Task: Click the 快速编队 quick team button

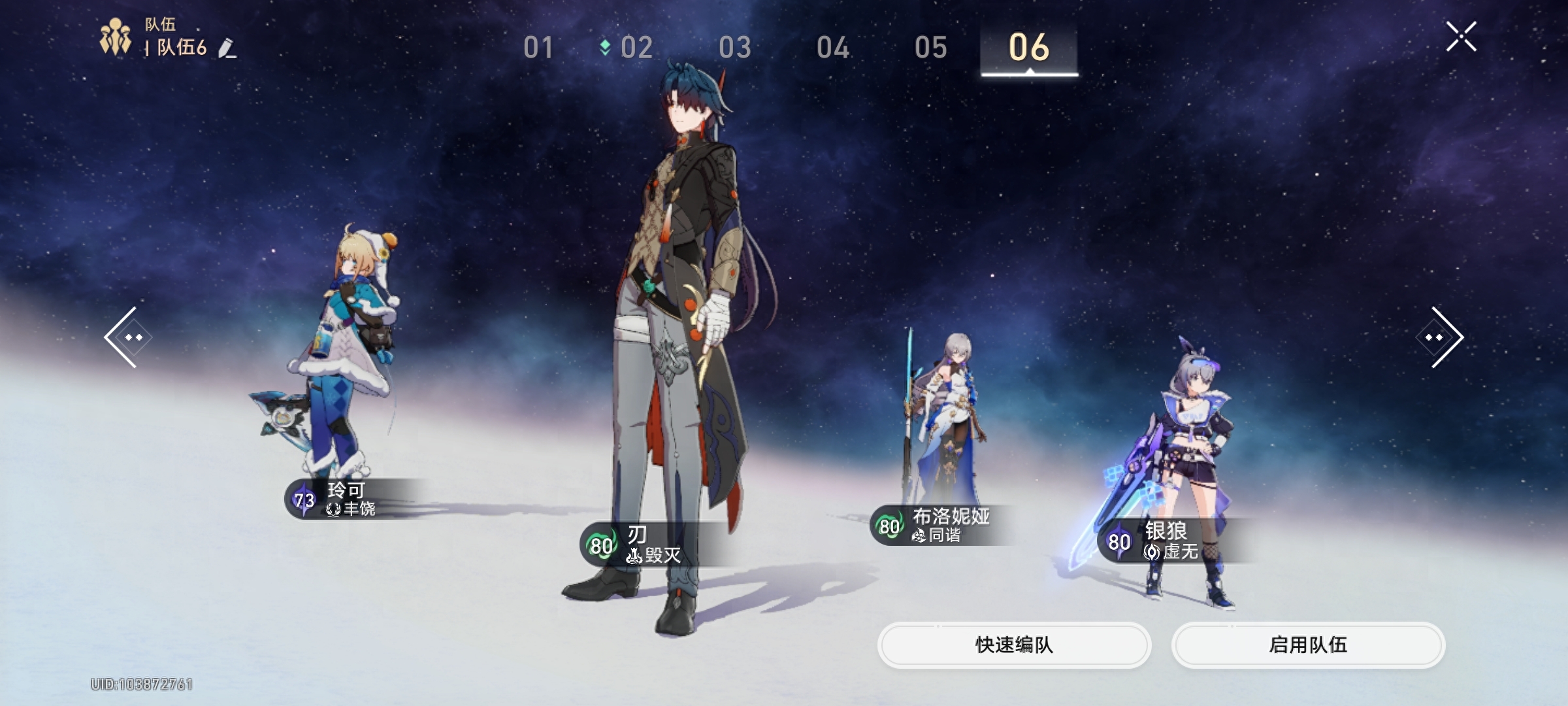Action: click(1014, 645)
